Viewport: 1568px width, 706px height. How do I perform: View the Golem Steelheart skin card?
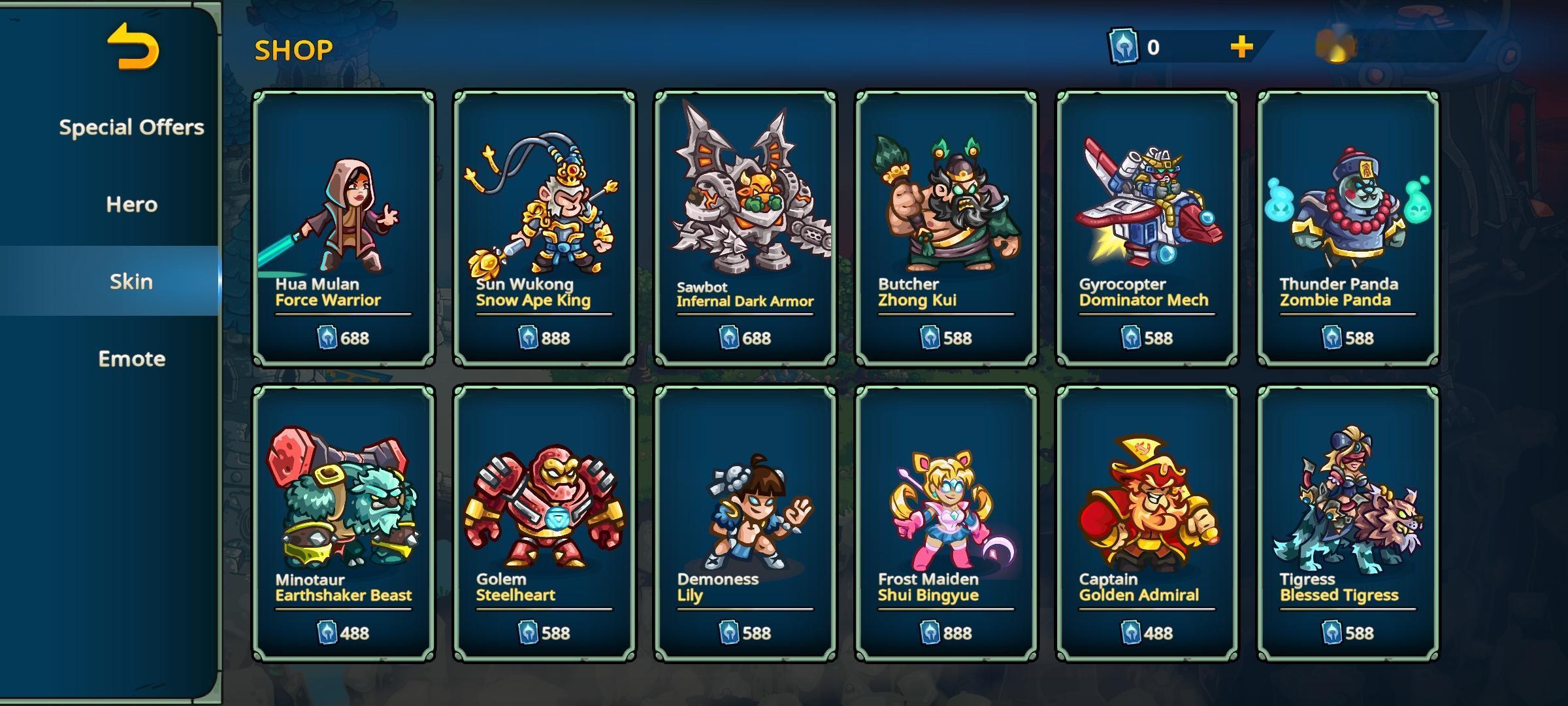544,523
